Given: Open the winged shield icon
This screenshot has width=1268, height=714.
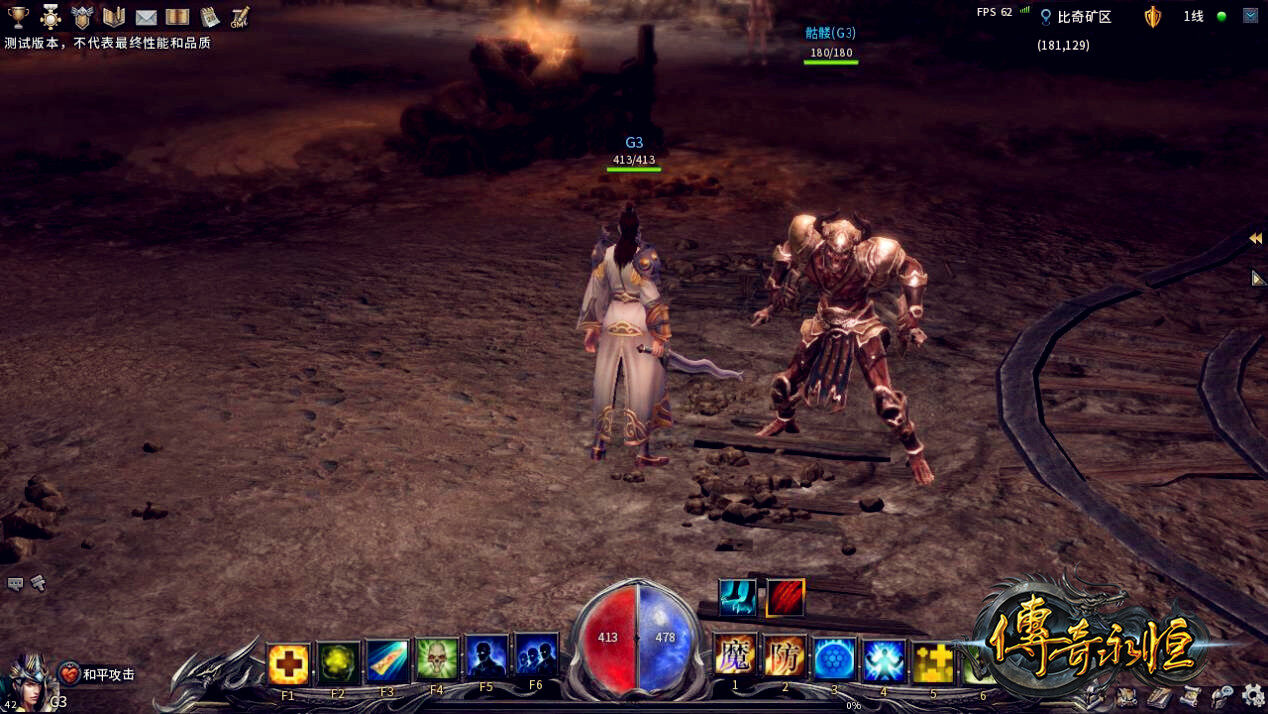Looking at the screenshot, I should click(82, 17).
